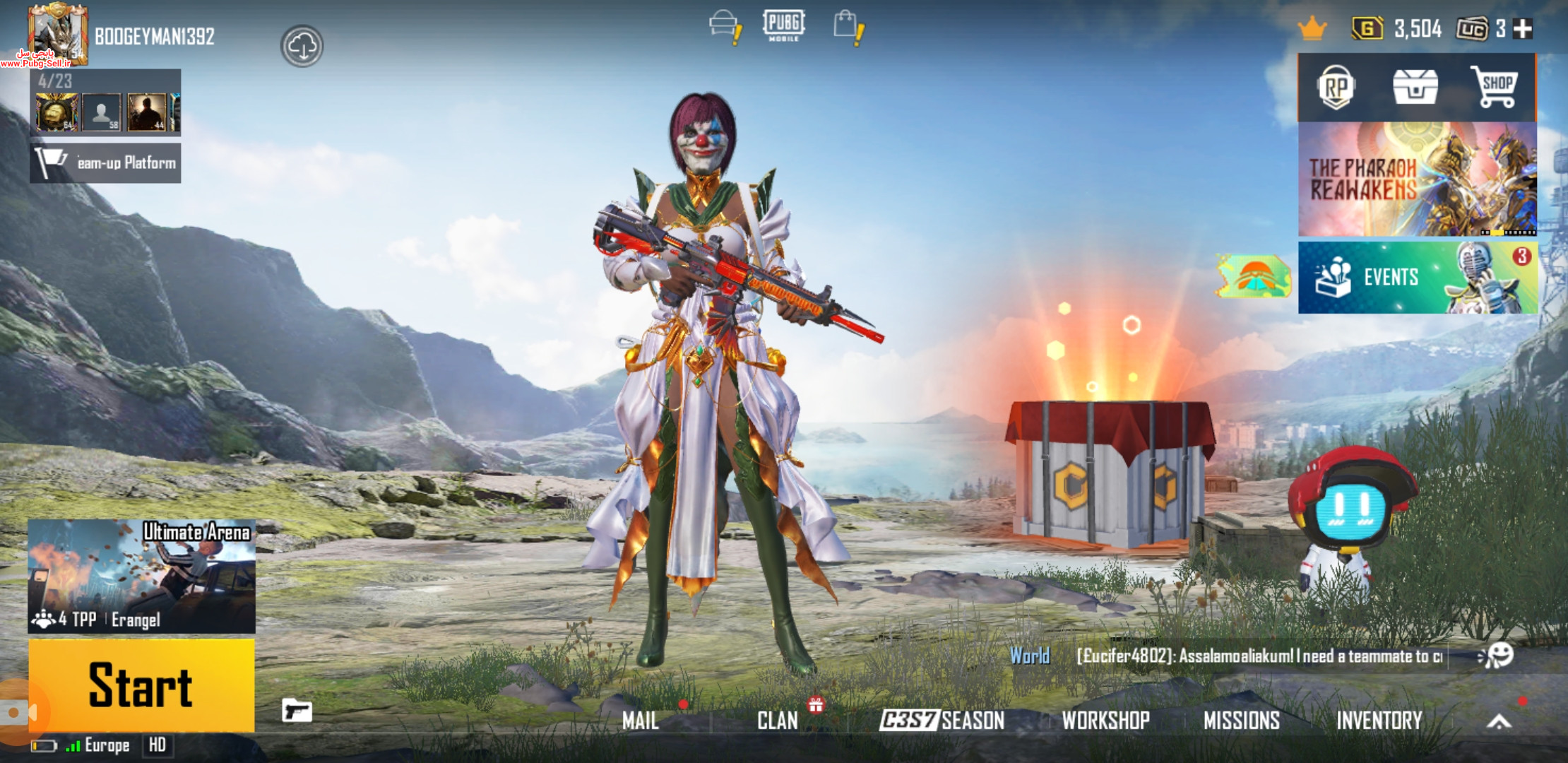Image resolution: width=1568 pixels, height=763 pixels.
Task: Open the pistol loadout icon
Action: 297,710
